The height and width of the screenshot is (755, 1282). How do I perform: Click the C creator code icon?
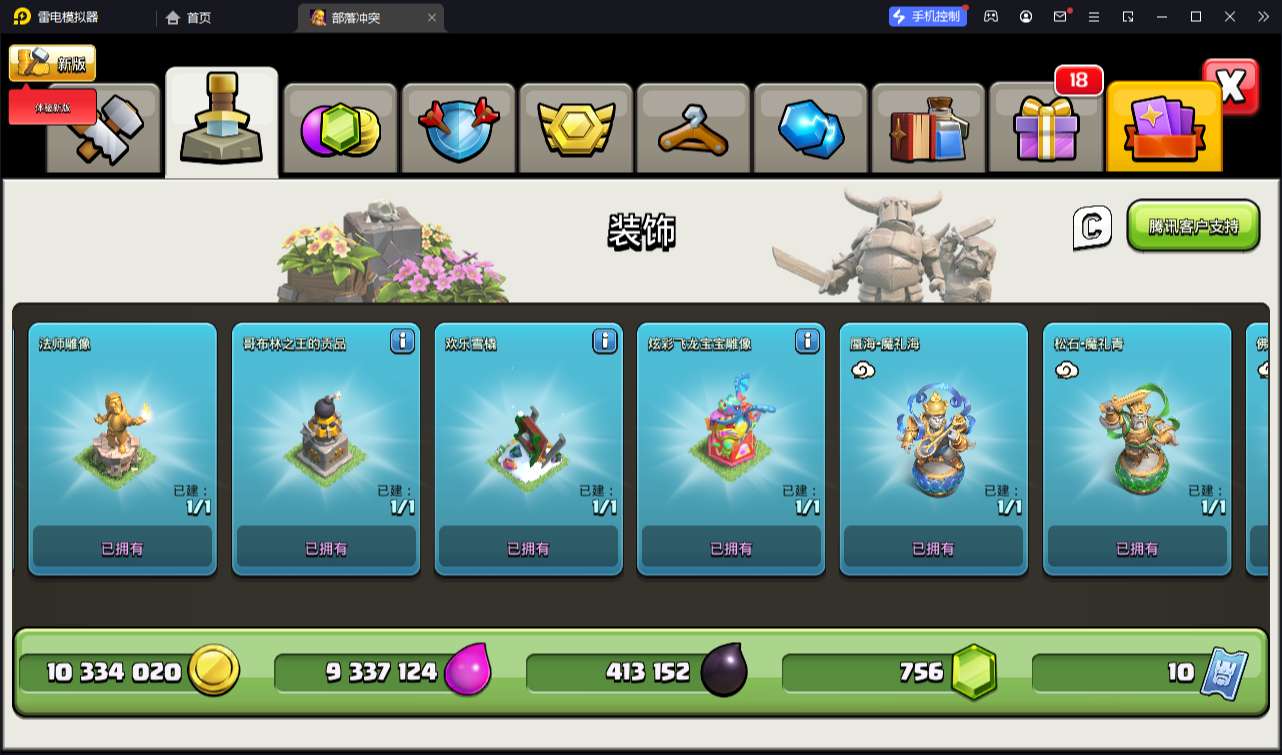click(x=1092, y=227)
